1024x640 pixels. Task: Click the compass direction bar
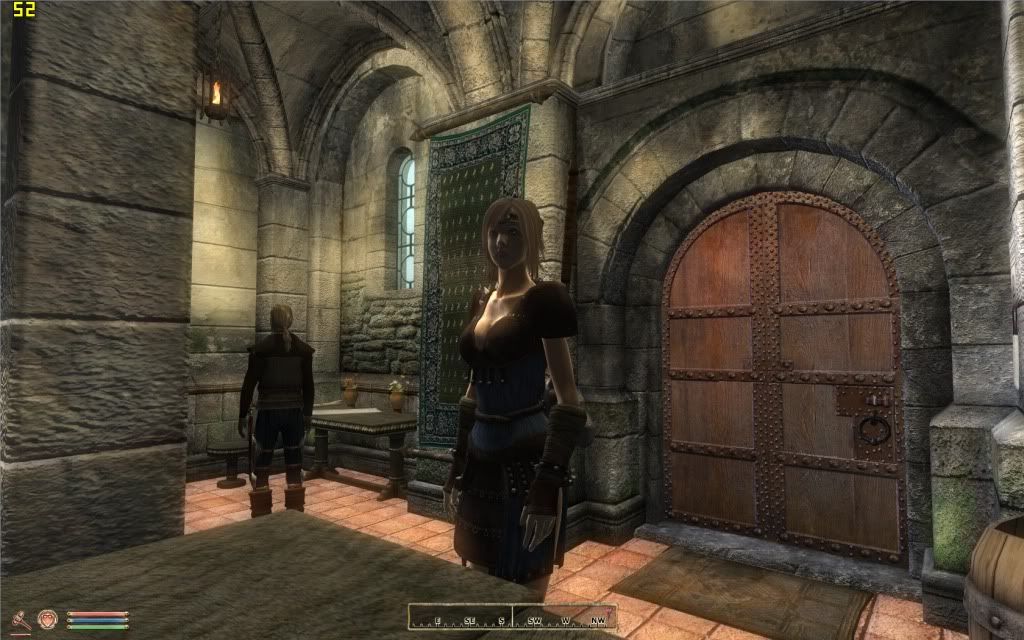point(512,618)
